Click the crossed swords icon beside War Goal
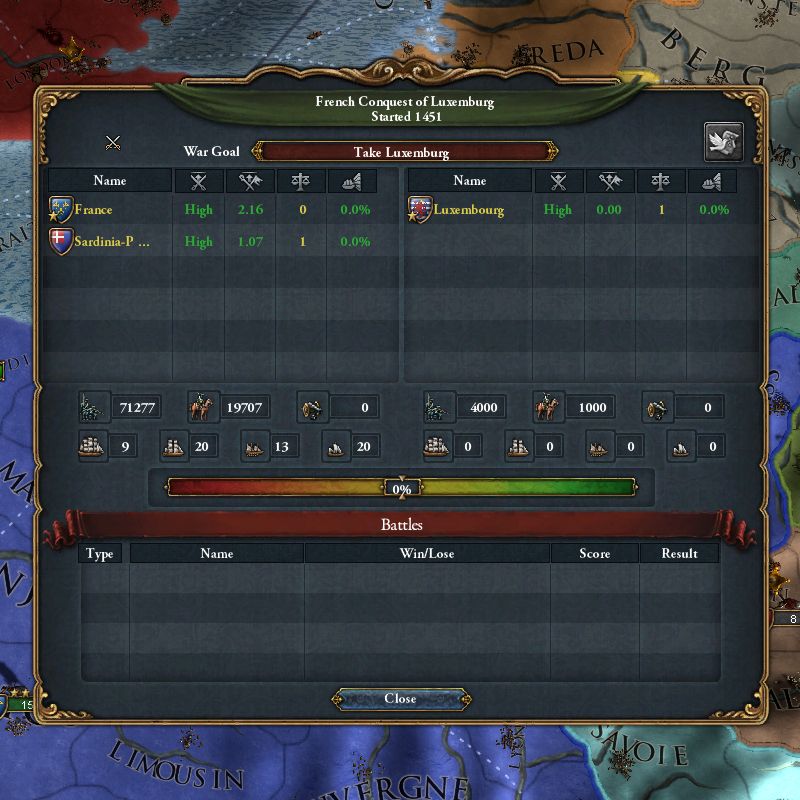800x800 pixels. pyautogui.click(x=113, y=143)
